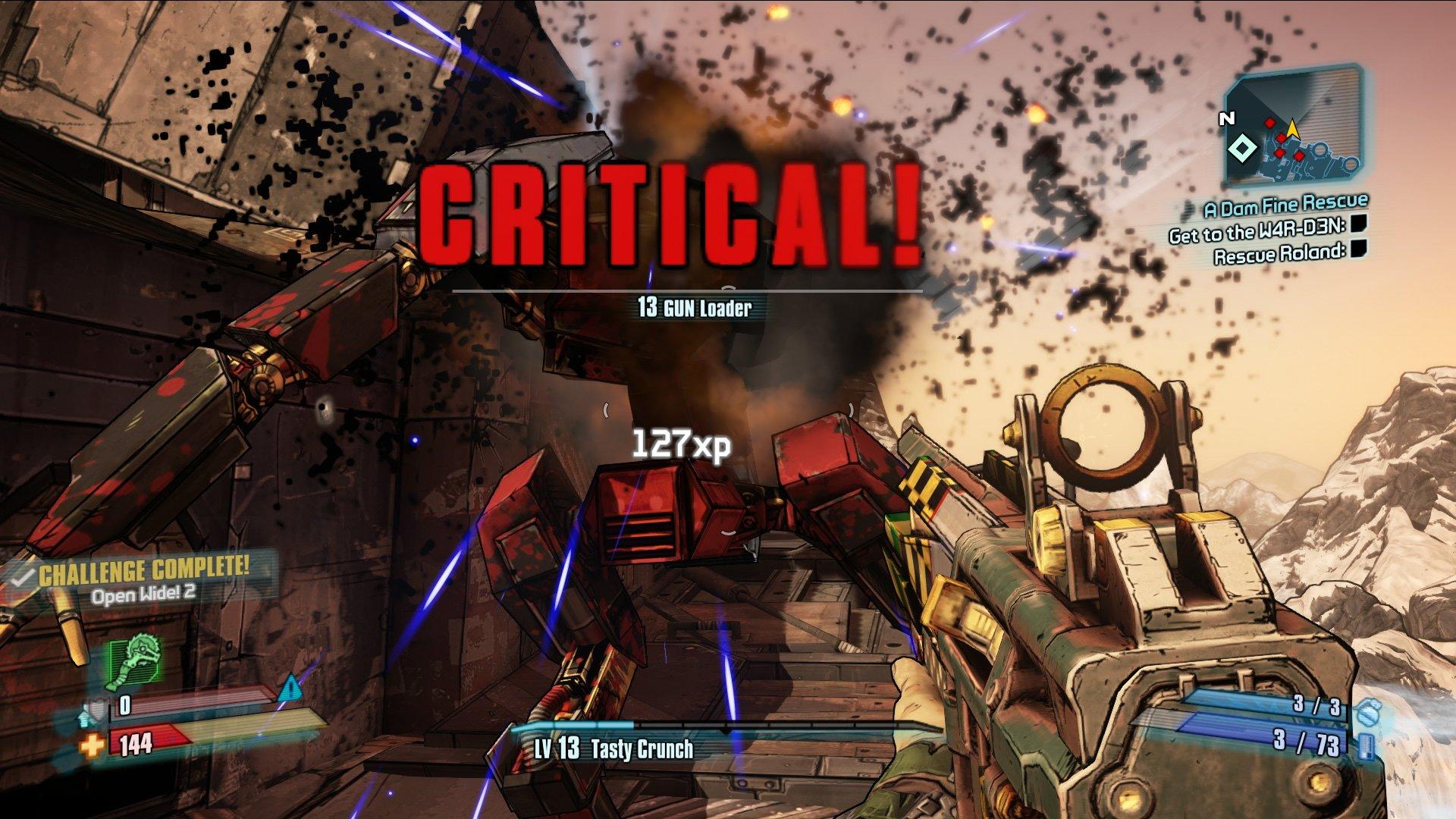Click the N compass marker on the minimap

pyautogui.click(x=1227, y=119)
